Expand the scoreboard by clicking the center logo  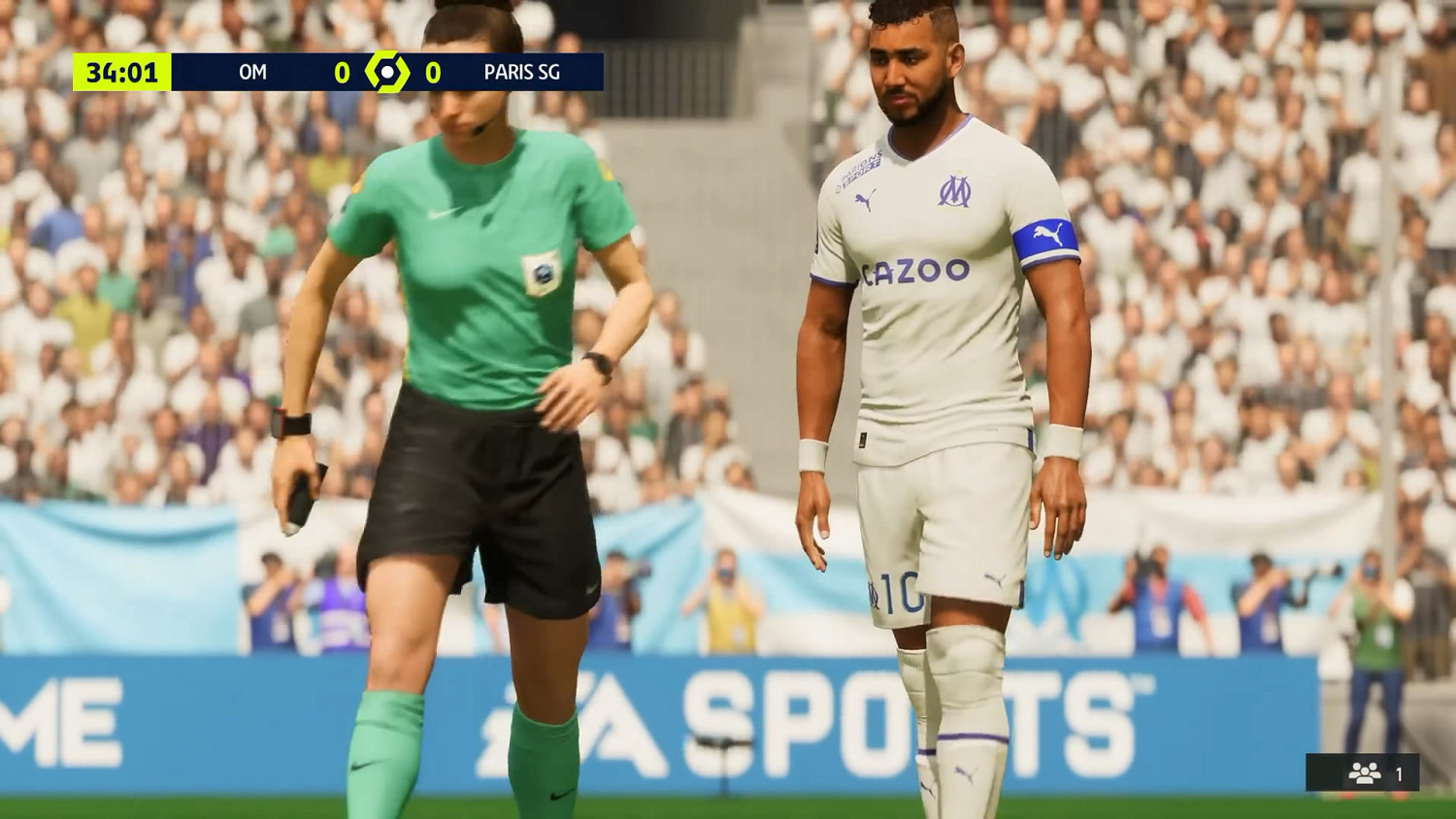click(387, 71)
